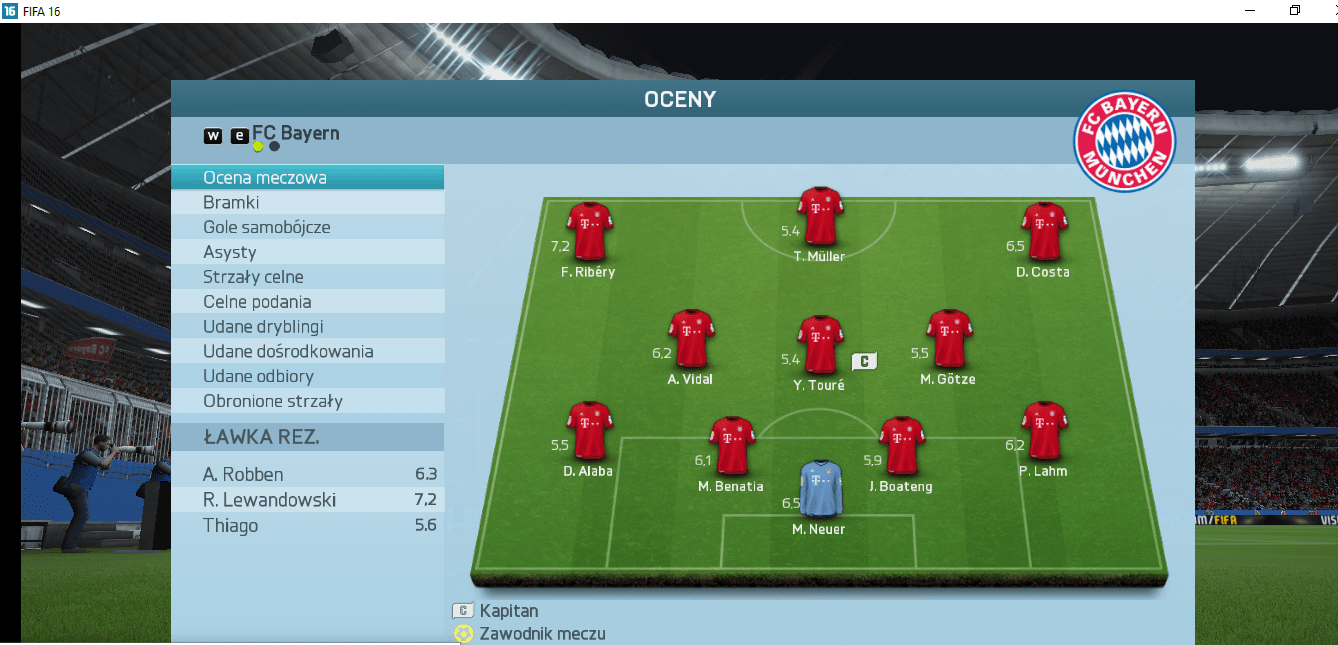Click T. Müller's player shirt

820,215
